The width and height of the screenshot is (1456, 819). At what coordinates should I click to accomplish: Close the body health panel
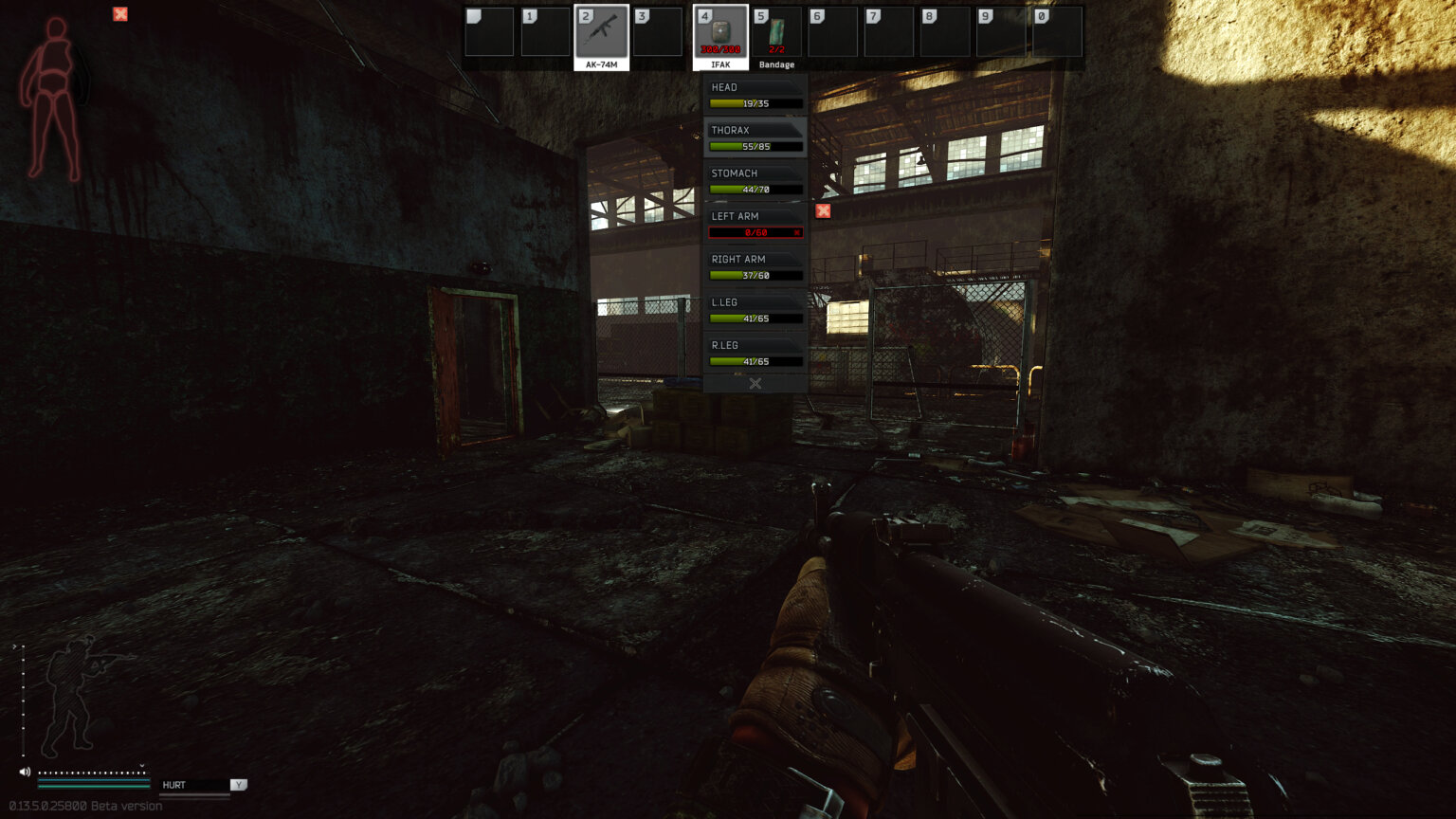coord(755,383)
